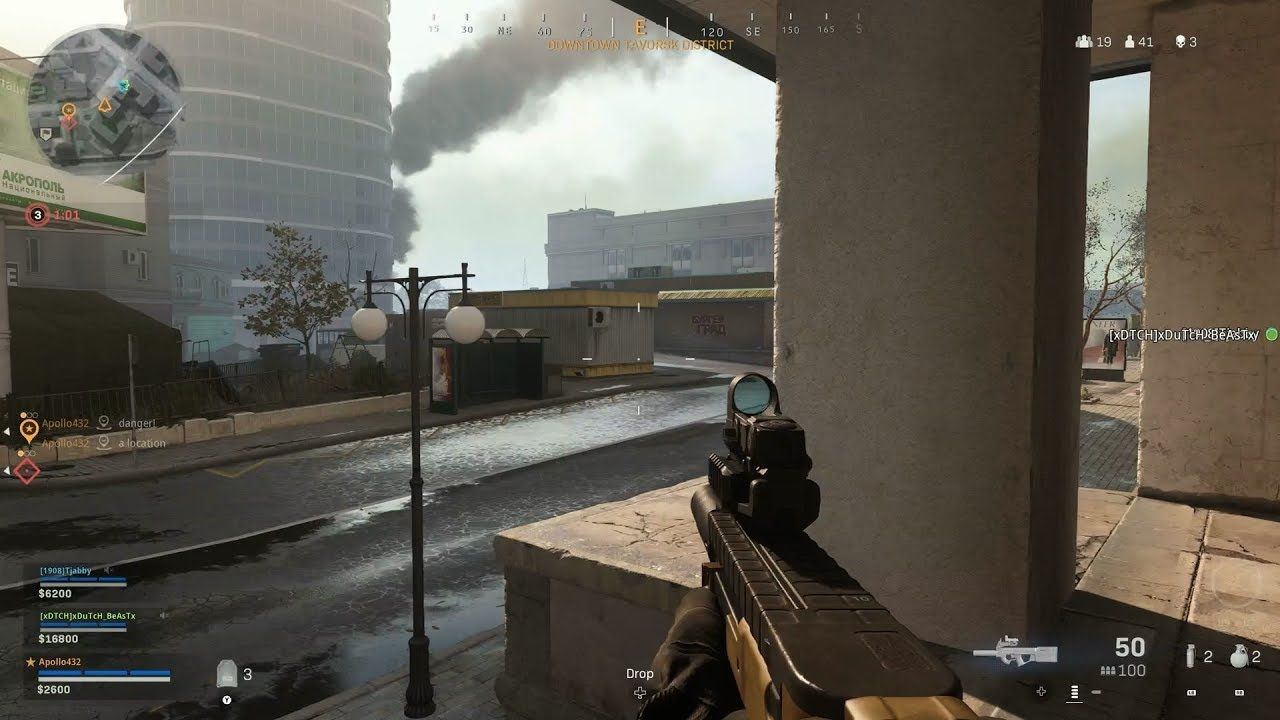Image resolution: width=1280 pixels, height=720 pixels.
Task: Mute [1908]Tjabby using the speaker icon
Action: [x=107, y=570]
